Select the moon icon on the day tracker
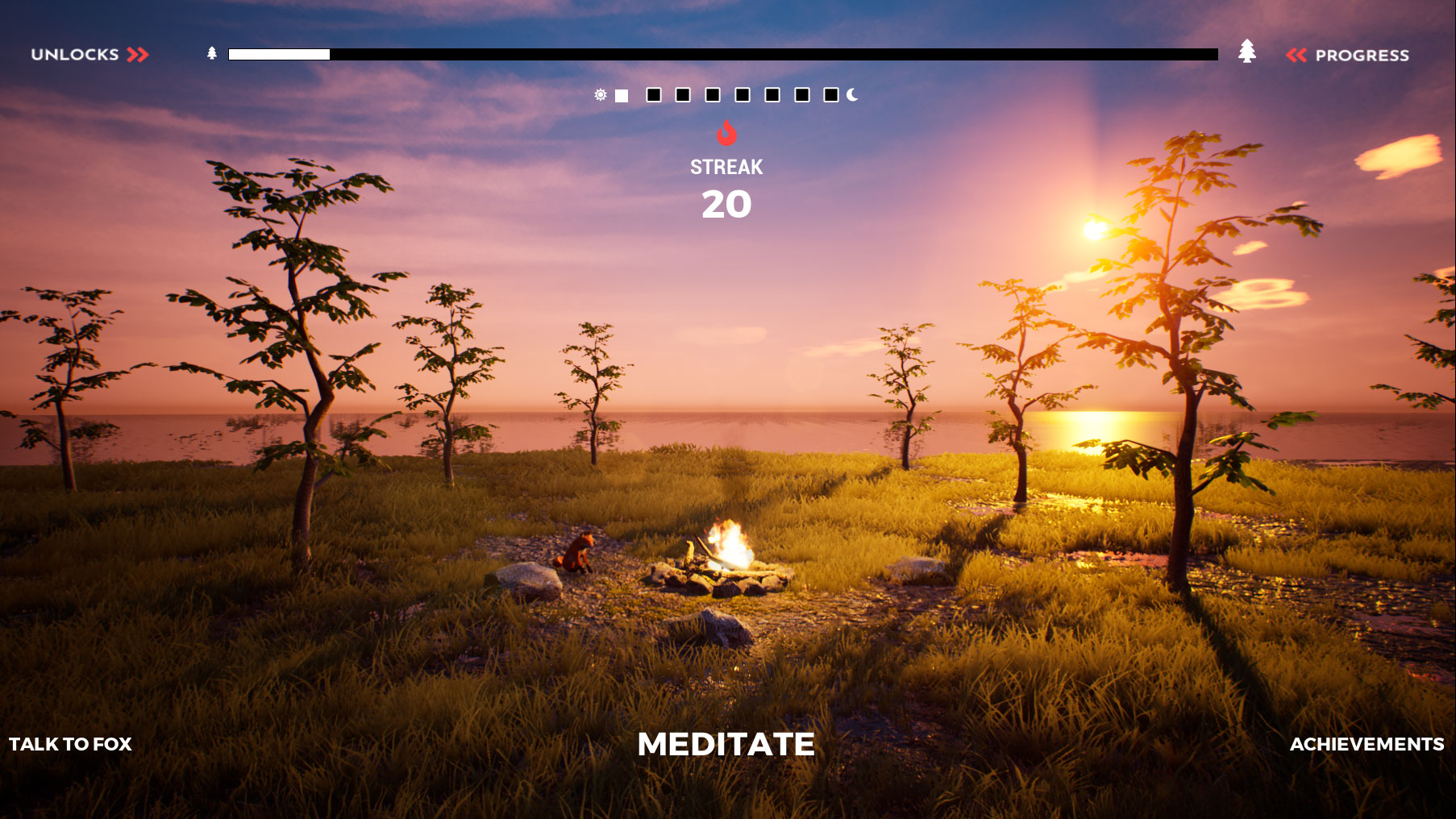 (852, 95)
